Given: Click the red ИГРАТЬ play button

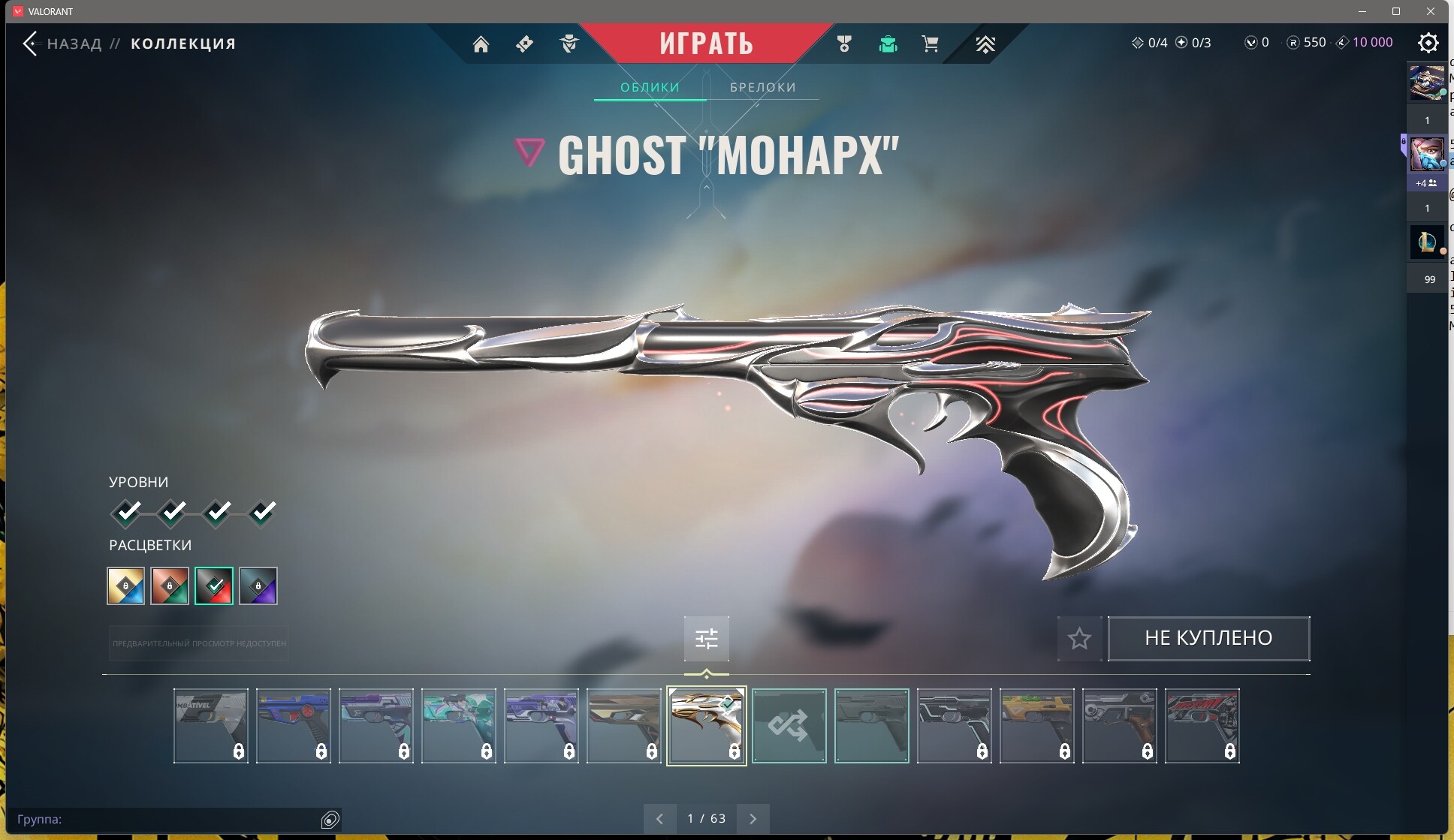Looking at the screenshot, I should (x=706, y=44).
